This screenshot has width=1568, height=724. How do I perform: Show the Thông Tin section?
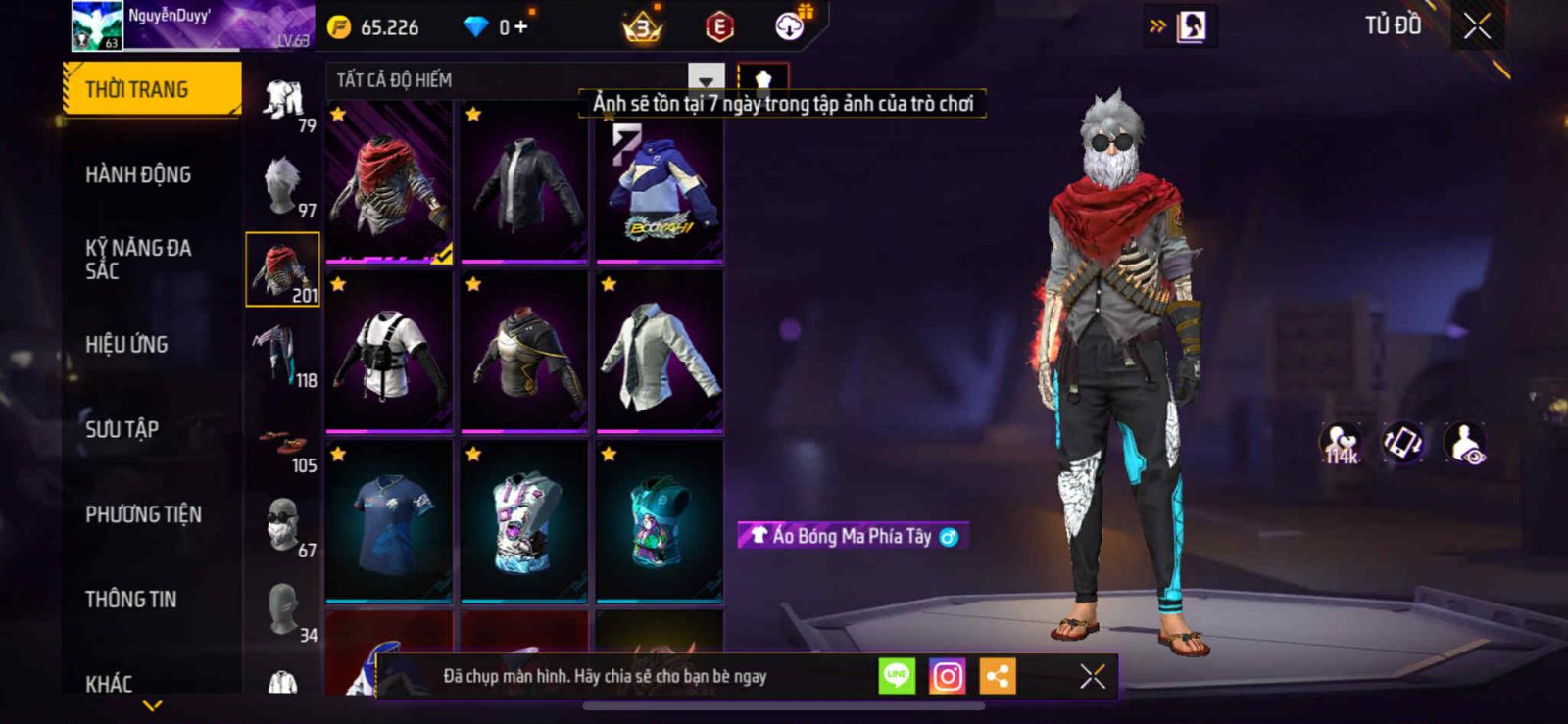point(130,600)
